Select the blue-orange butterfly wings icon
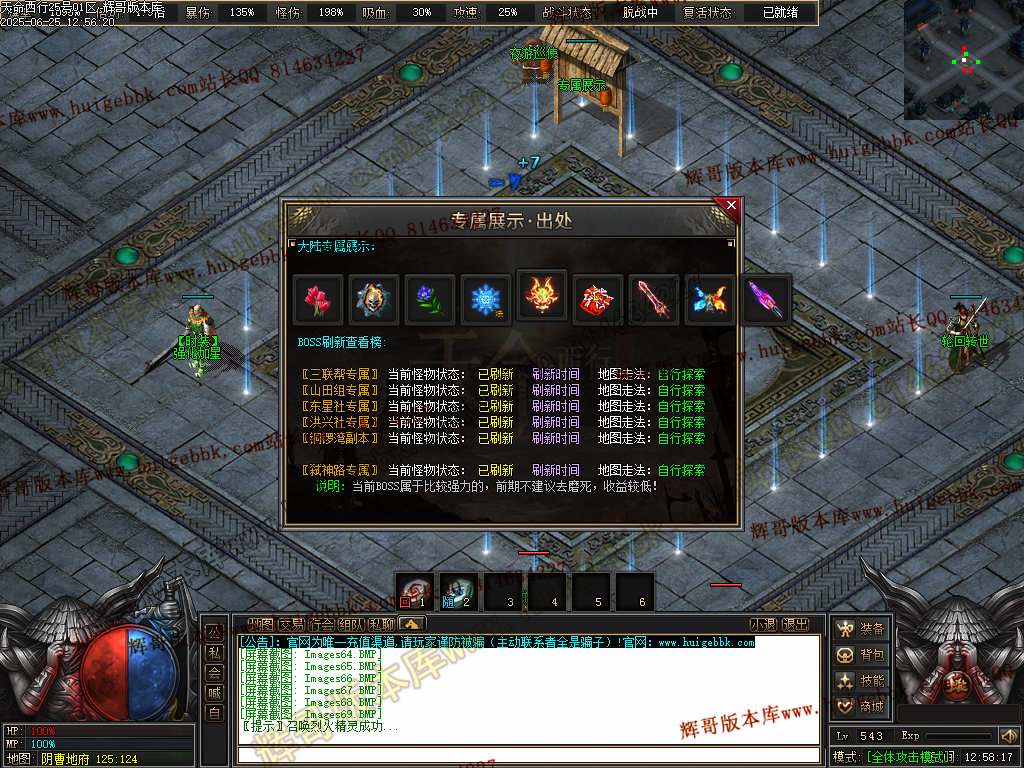 click(x=710, y=299)
